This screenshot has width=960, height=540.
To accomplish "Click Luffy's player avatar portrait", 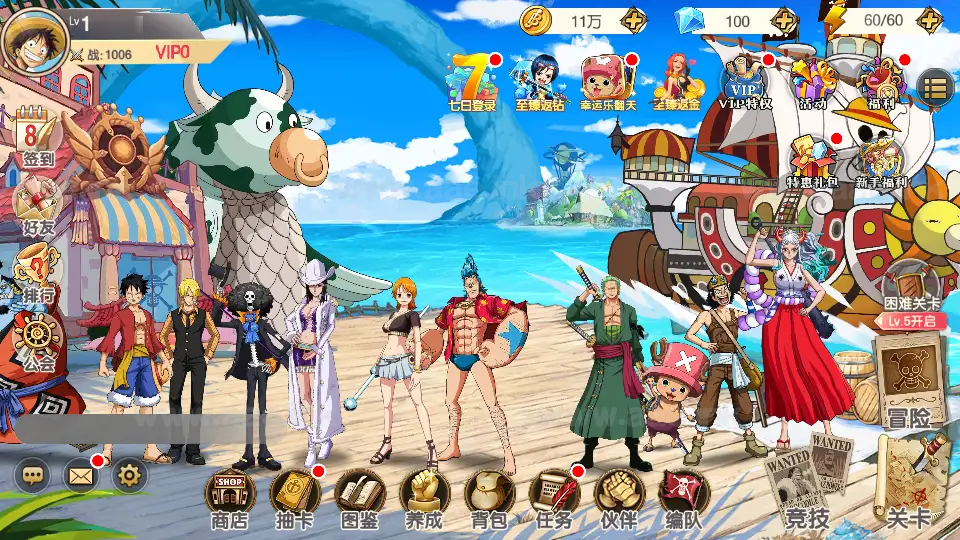I will point(33,40).
